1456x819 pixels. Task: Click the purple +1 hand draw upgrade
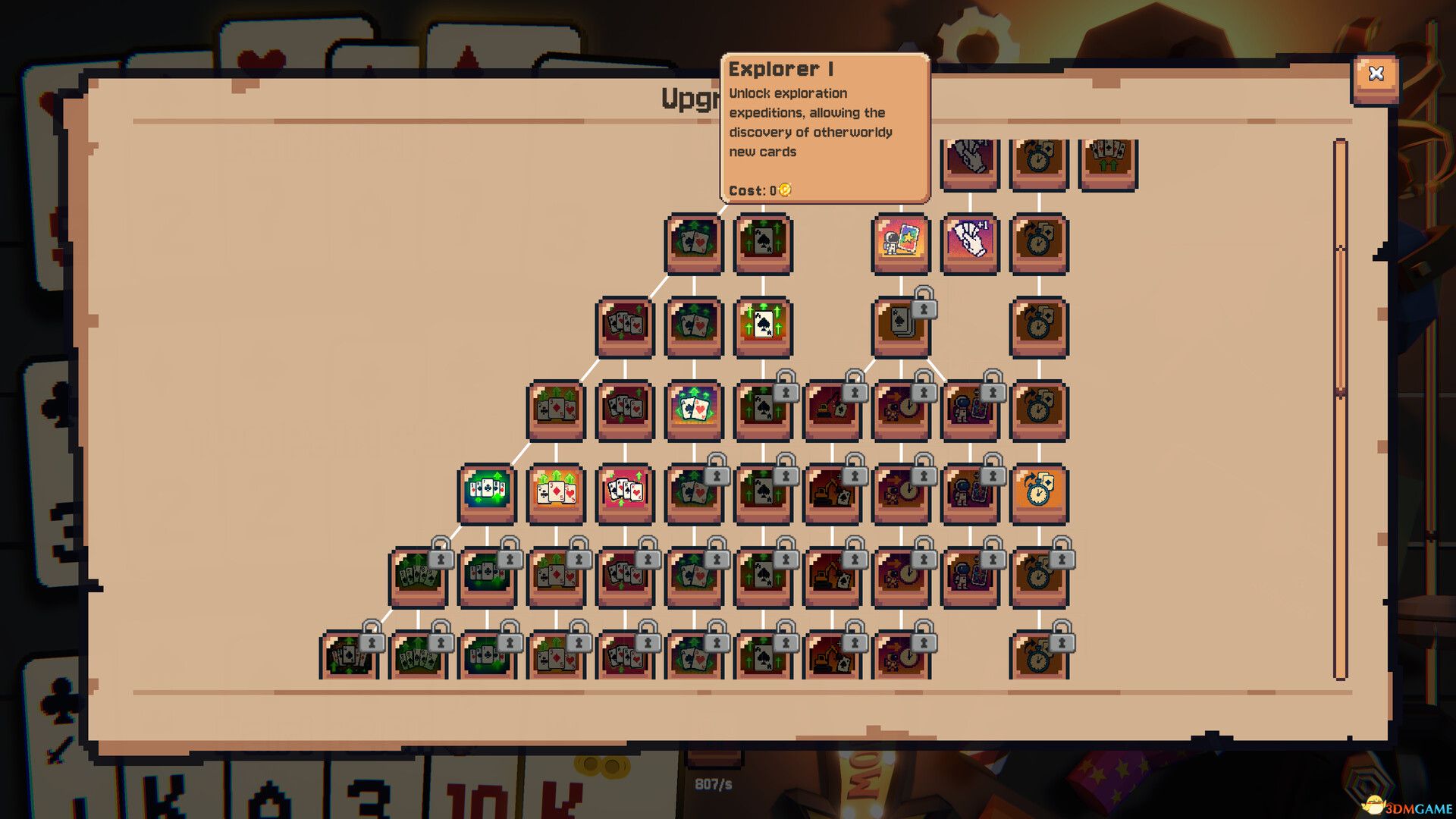(x=969, y=244)
